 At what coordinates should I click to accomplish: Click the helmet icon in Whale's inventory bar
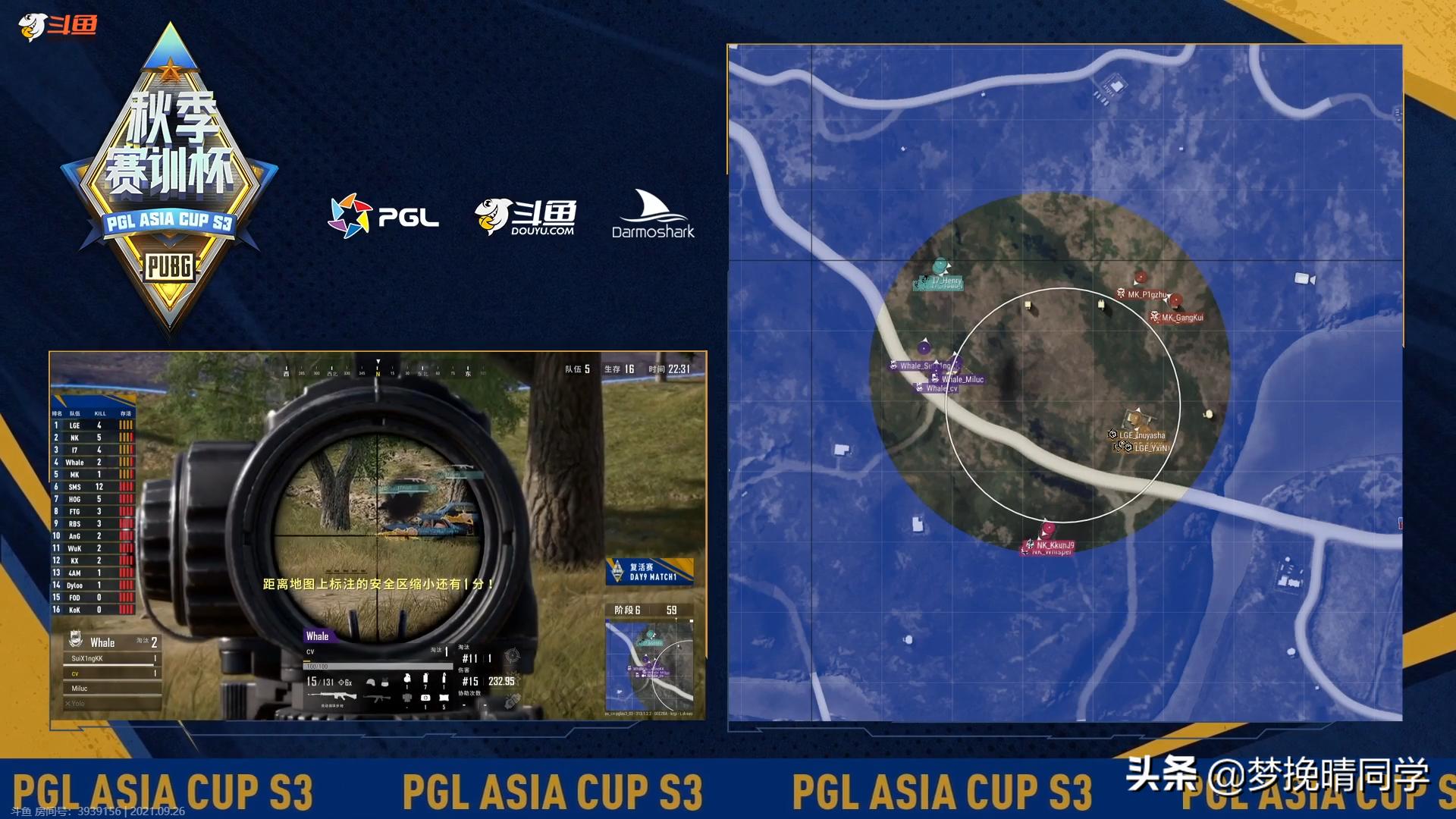372,682
